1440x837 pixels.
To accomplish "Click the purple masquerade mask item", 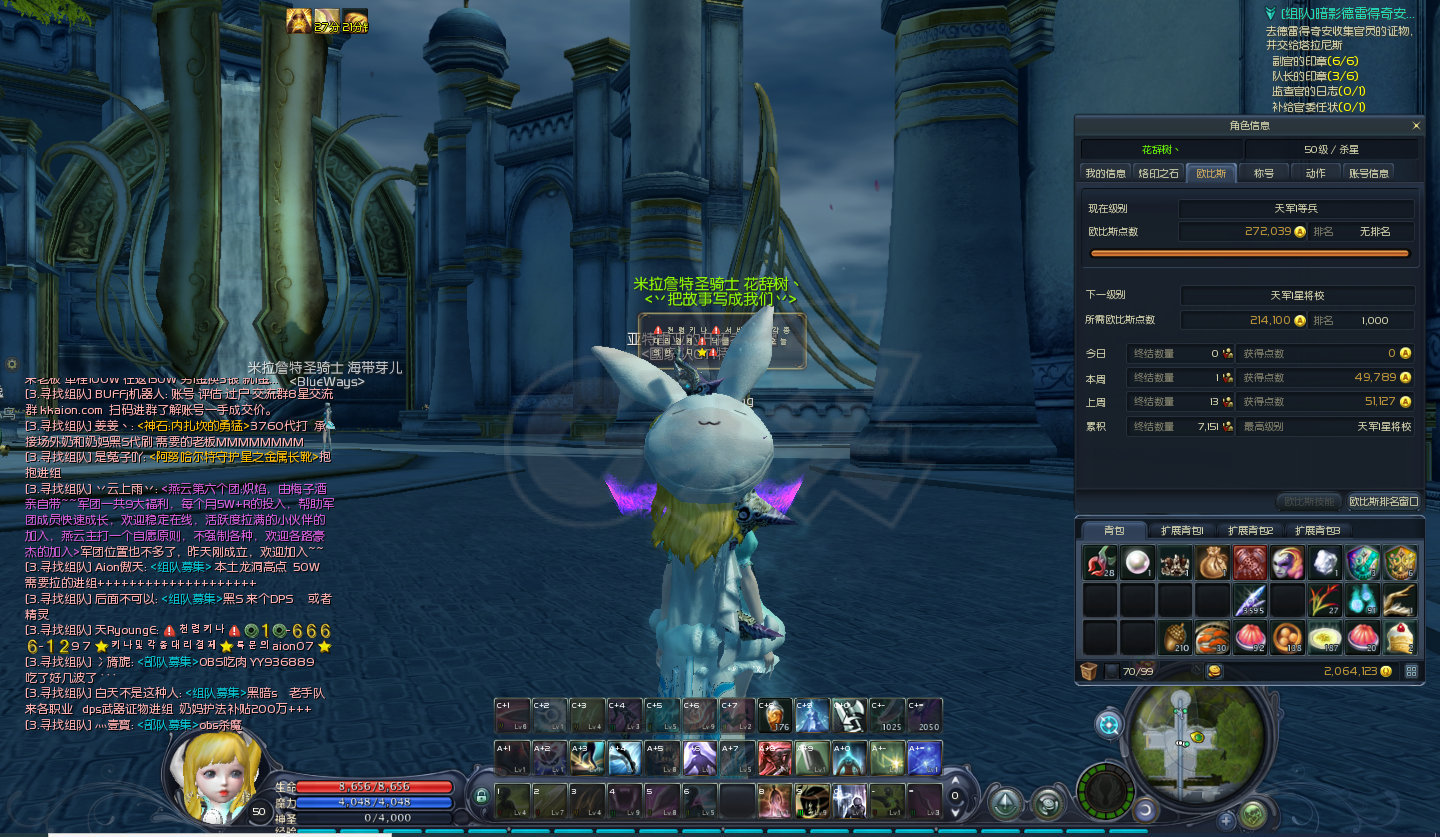I will tap(1288, 563).
